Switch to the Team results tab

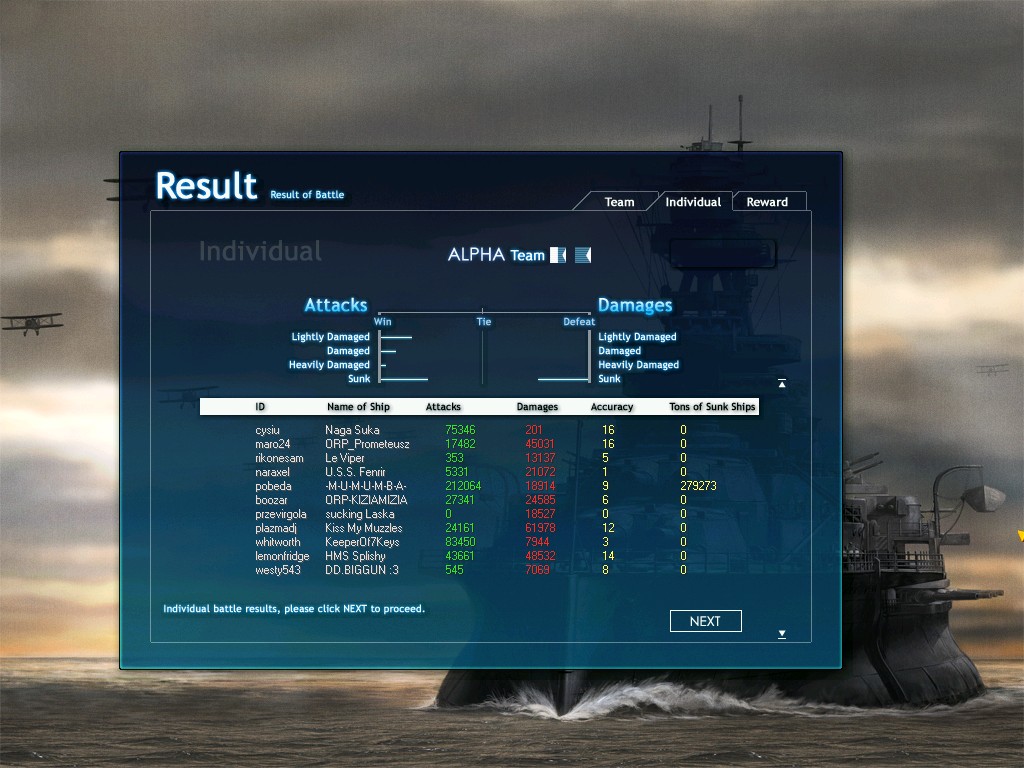click(619, 202)
